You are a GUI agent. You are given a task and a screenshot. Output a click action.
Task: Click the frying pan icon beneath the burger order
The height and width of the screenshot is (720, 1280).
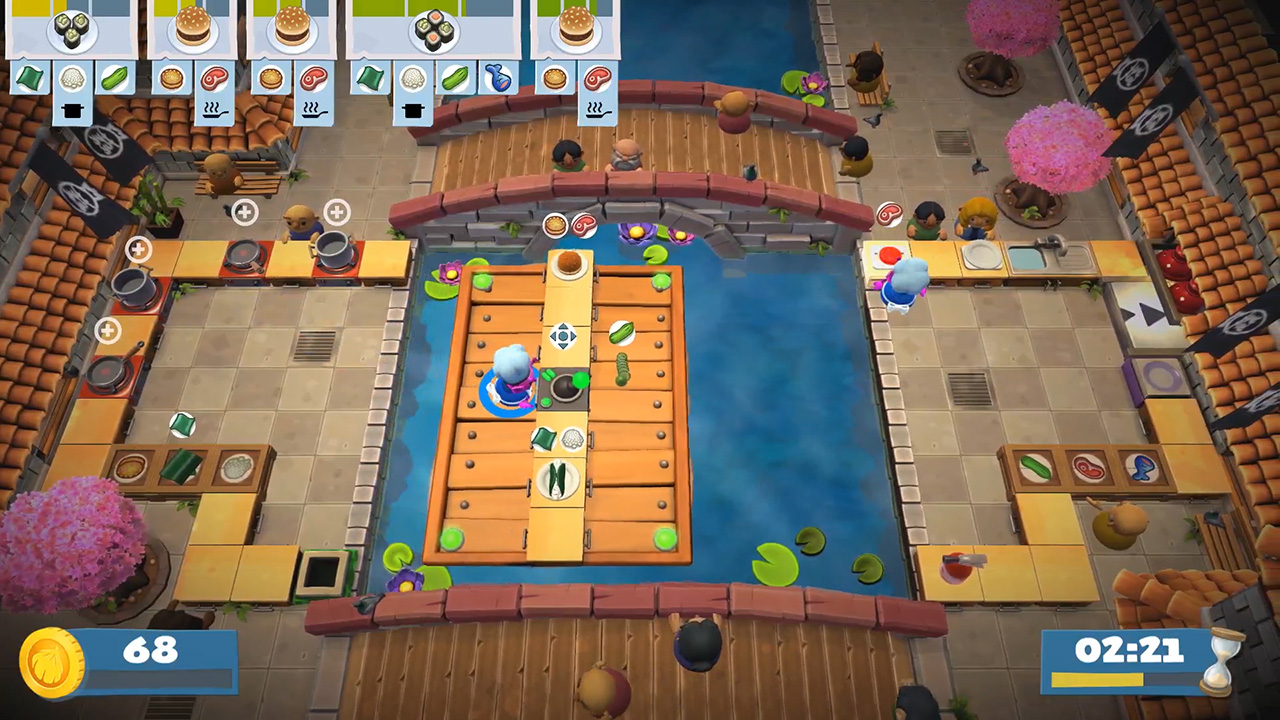click(214, 112)
